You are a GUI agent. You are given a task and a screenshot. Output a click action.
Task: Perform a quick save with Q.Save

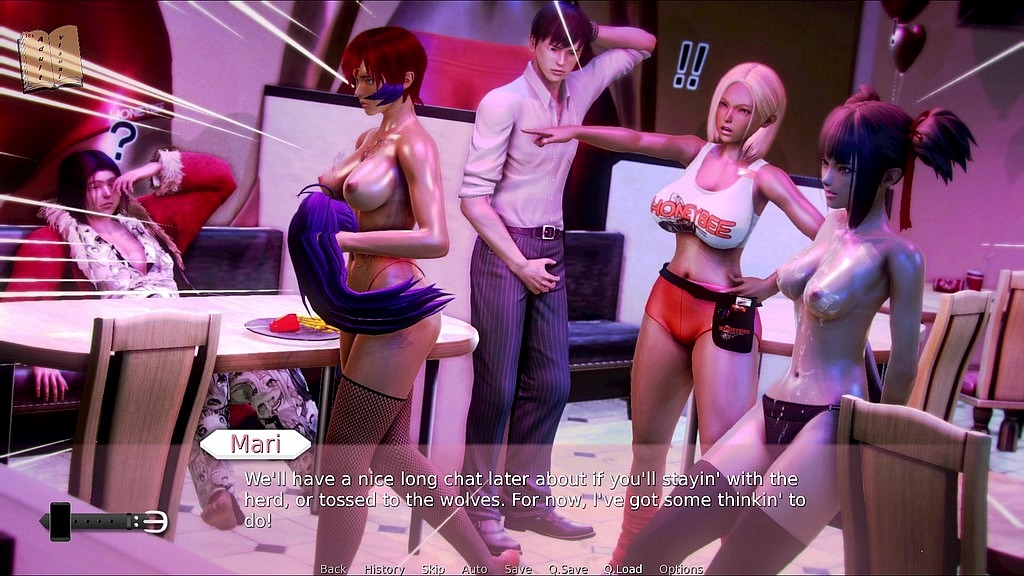click(x=568, y=569)
